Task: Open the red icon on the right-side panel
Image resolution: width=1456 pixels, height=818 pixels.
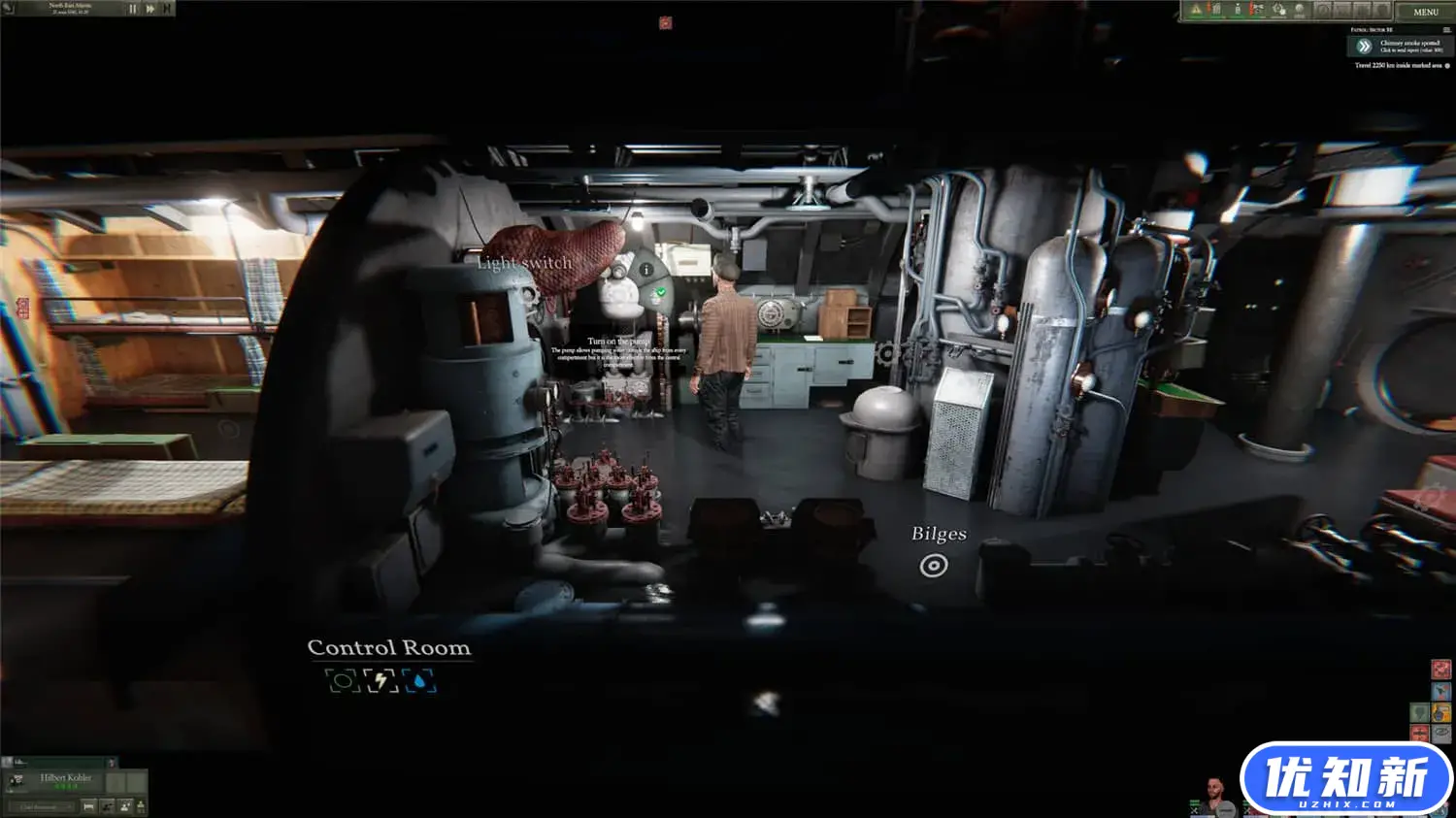Action: (1441, 669)
